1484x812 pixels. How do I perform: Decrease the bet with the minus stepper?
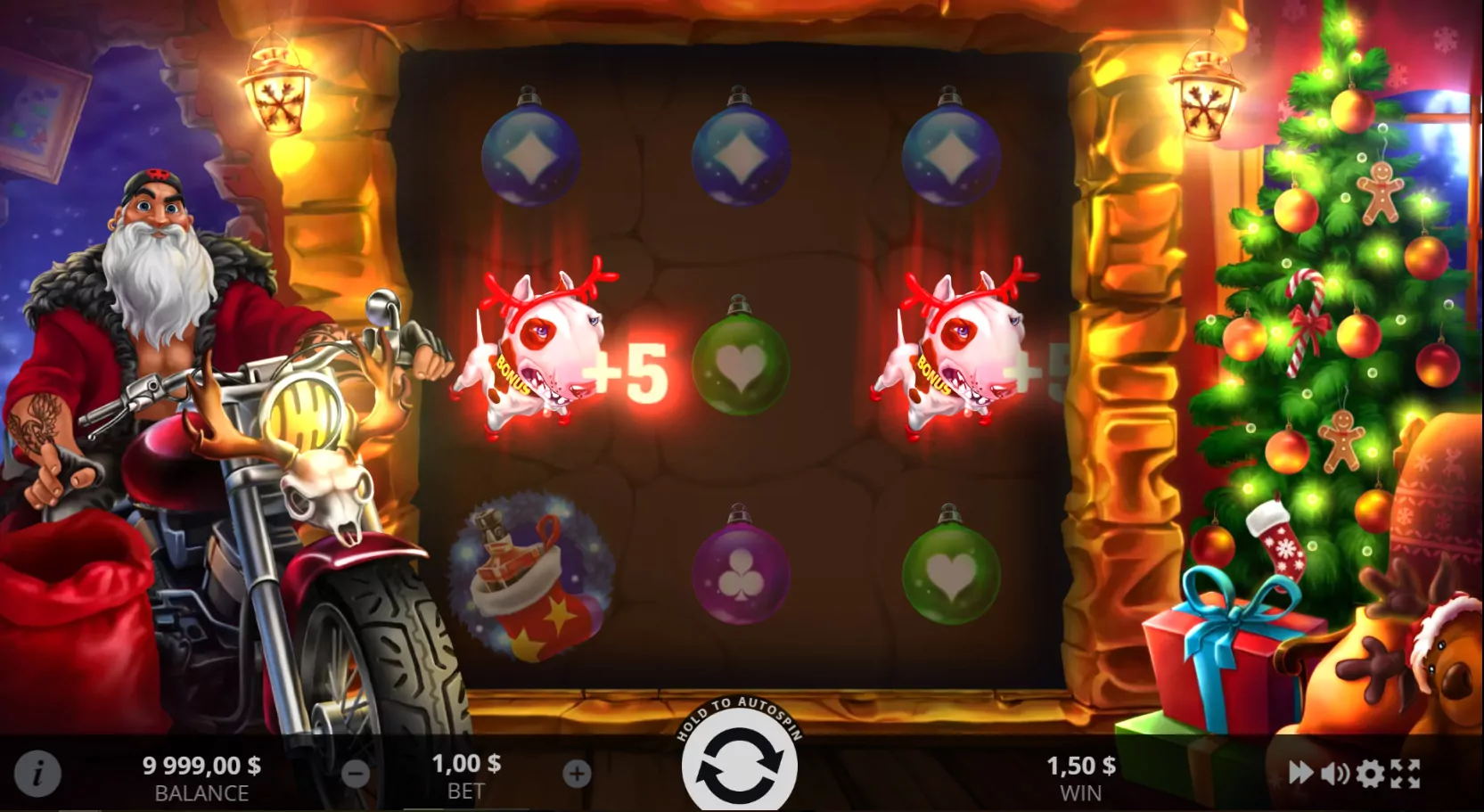(354, 774)
